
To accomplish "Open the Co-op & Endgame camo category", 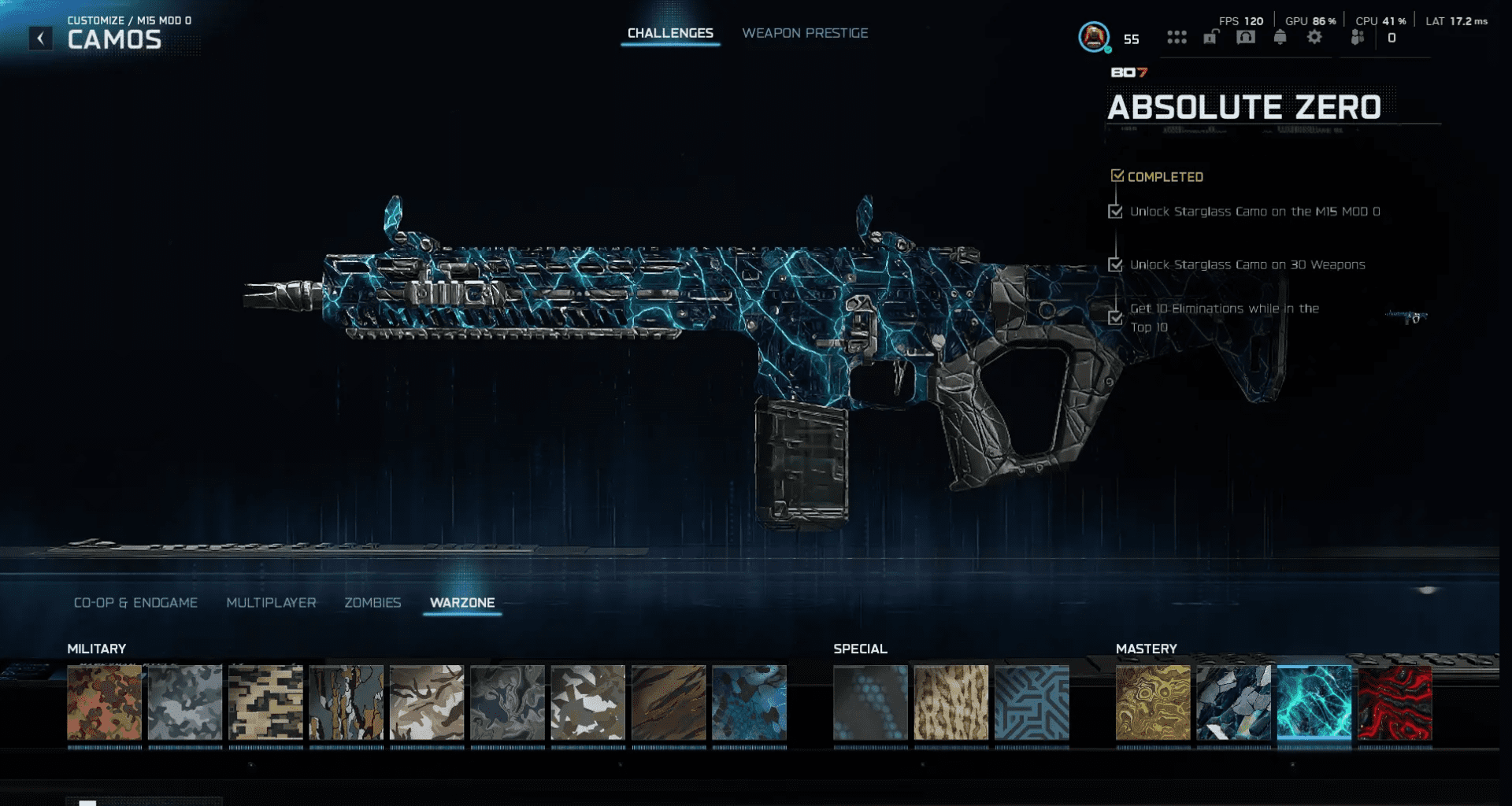I will (x=135, y=603).
